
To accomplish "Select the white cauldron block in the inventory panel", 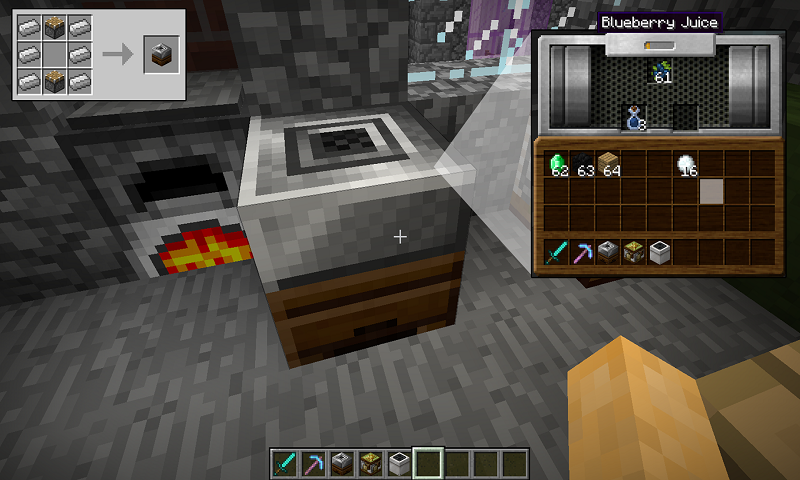I will pos(660,252).
